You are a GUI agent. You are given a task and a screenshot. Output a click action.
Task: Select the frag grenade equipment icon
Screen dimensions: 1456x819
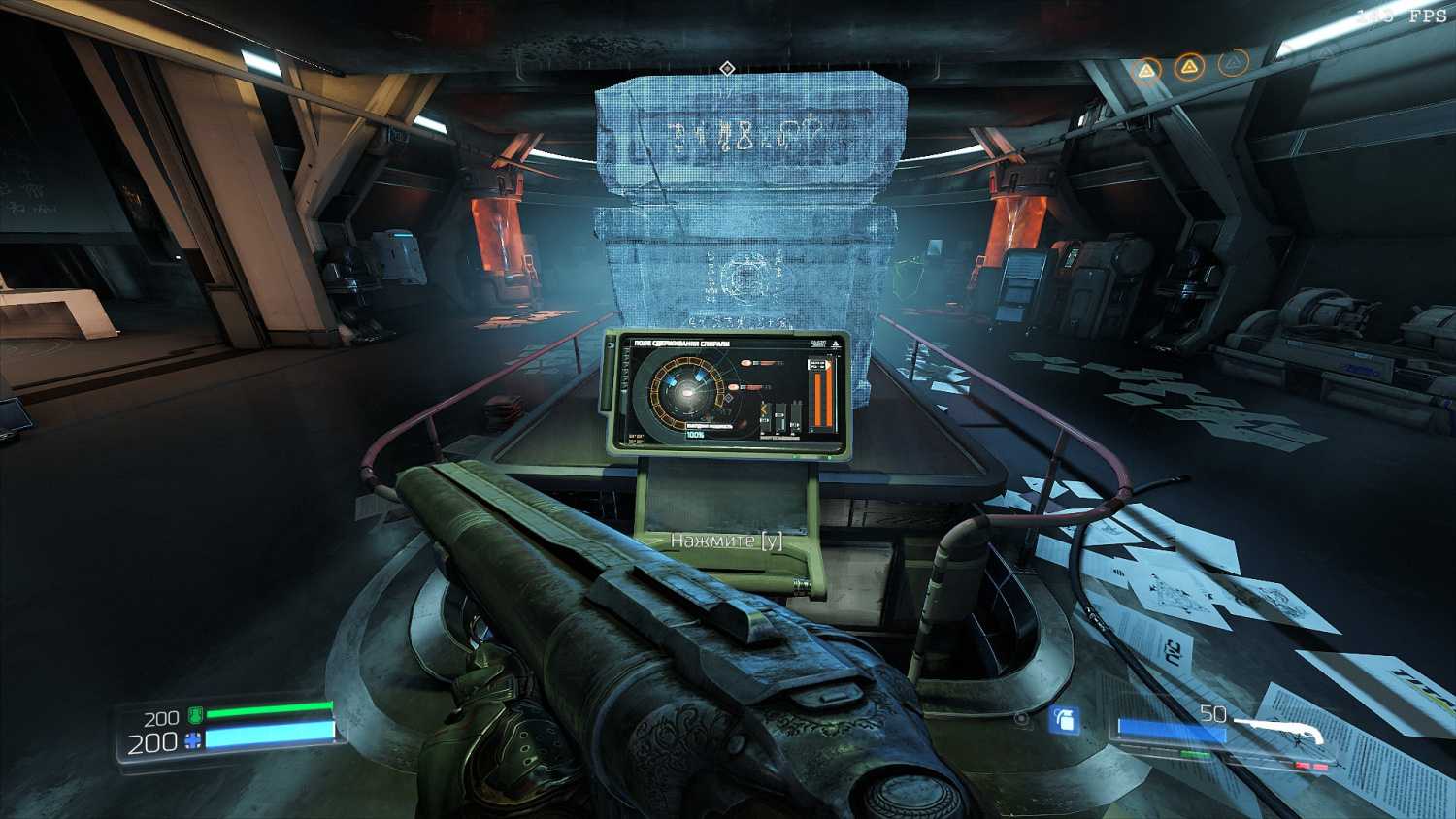tap(1065, 720)
